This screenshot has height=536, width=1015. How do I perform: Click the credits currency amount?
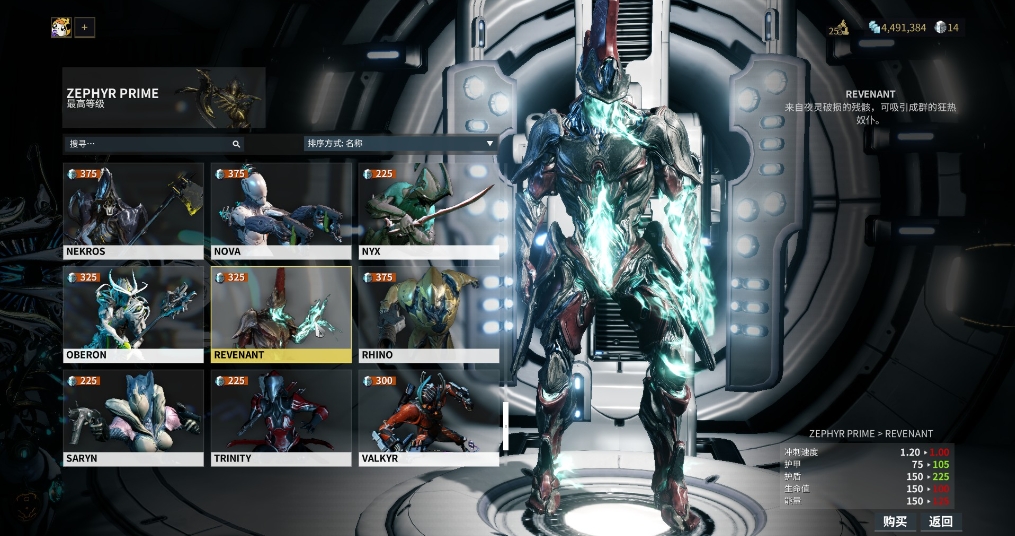(x=903, y=28)
